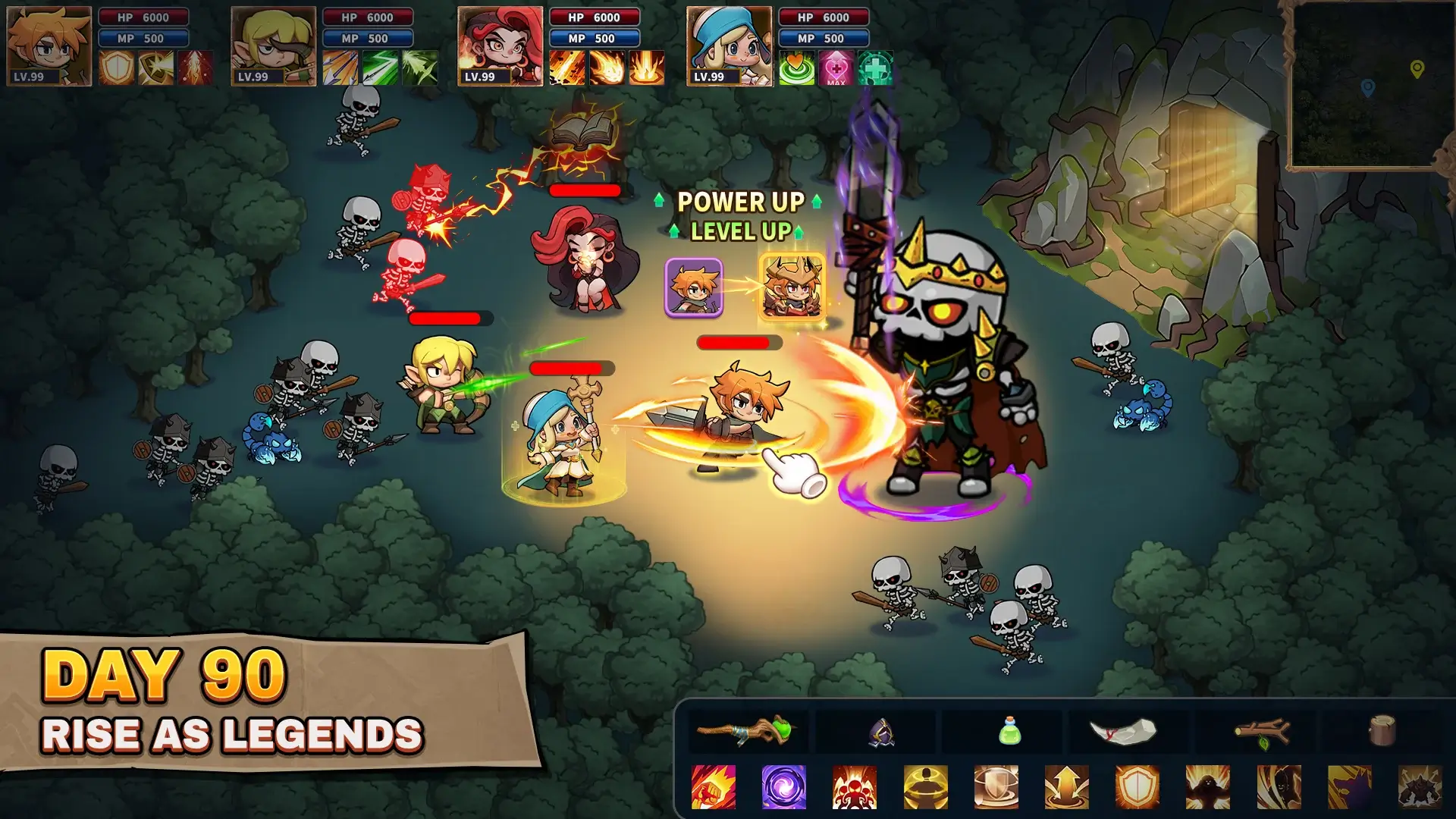This screenshot has width=1456, height=819.
Task: Click the orange hero icon in level-up popup
Action: coord(694,287)
